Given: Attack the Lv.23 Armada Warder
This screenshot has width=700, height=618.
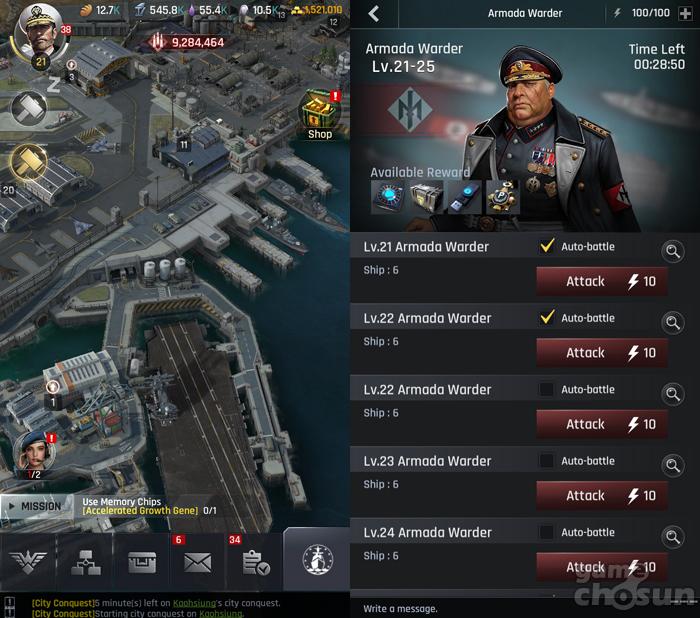Looking at the screenshot, I should [602, 495].
